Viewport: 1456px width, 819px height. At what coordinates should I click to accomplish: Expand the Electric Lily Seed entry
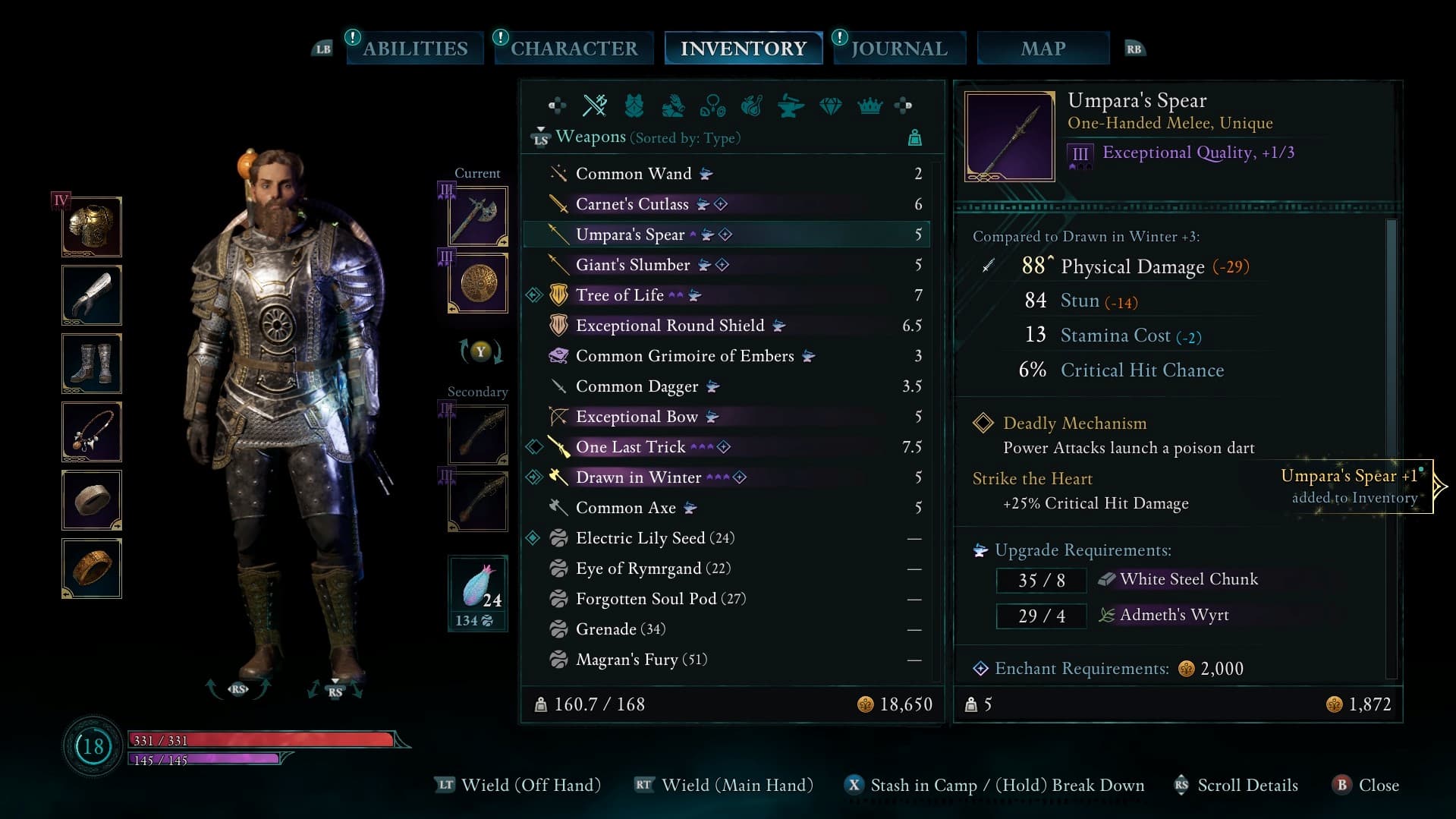[654, 537]
